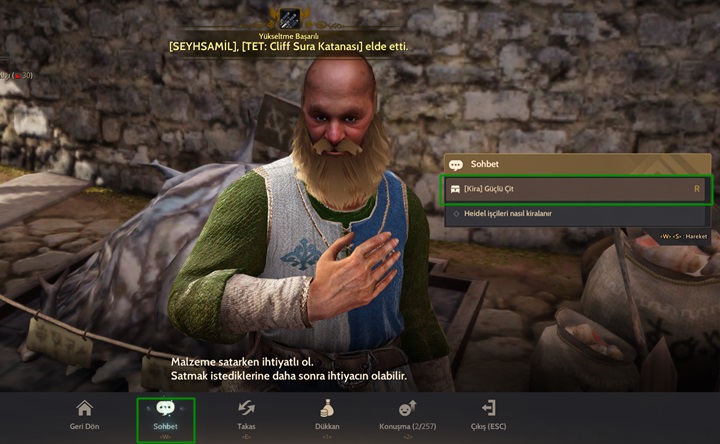Viewport: 720px width, 444px height.
Task: Start Konuşma conversation with the NPC
Action: pos(406,415)
